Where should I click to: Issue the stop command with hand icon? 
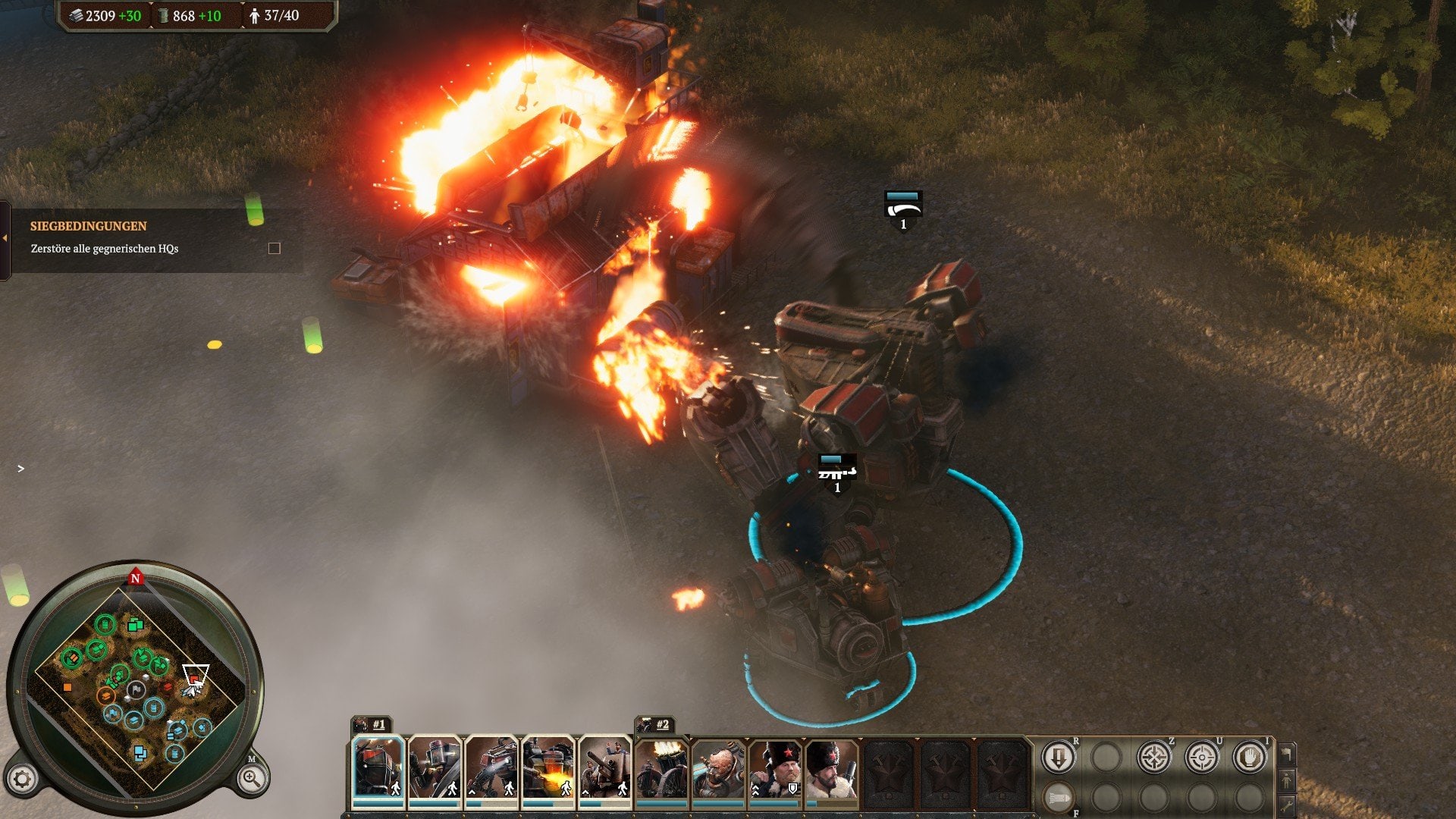(x=1249, y=757)
